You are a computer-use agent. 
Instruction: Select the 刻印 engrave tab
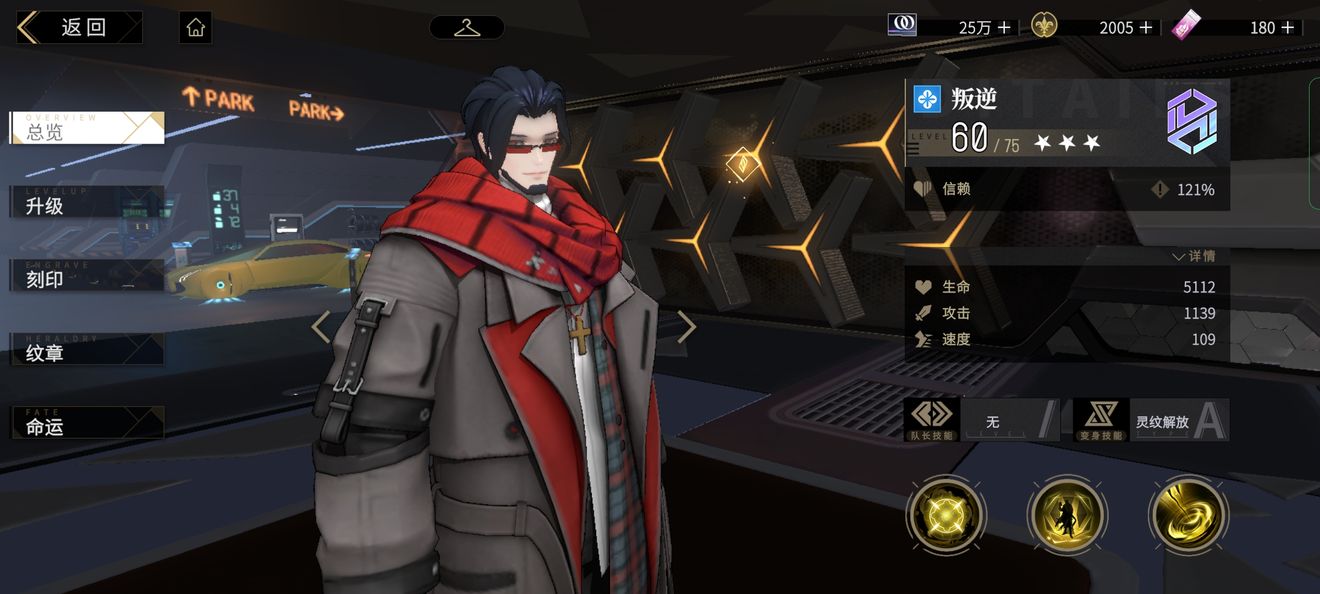86,278
